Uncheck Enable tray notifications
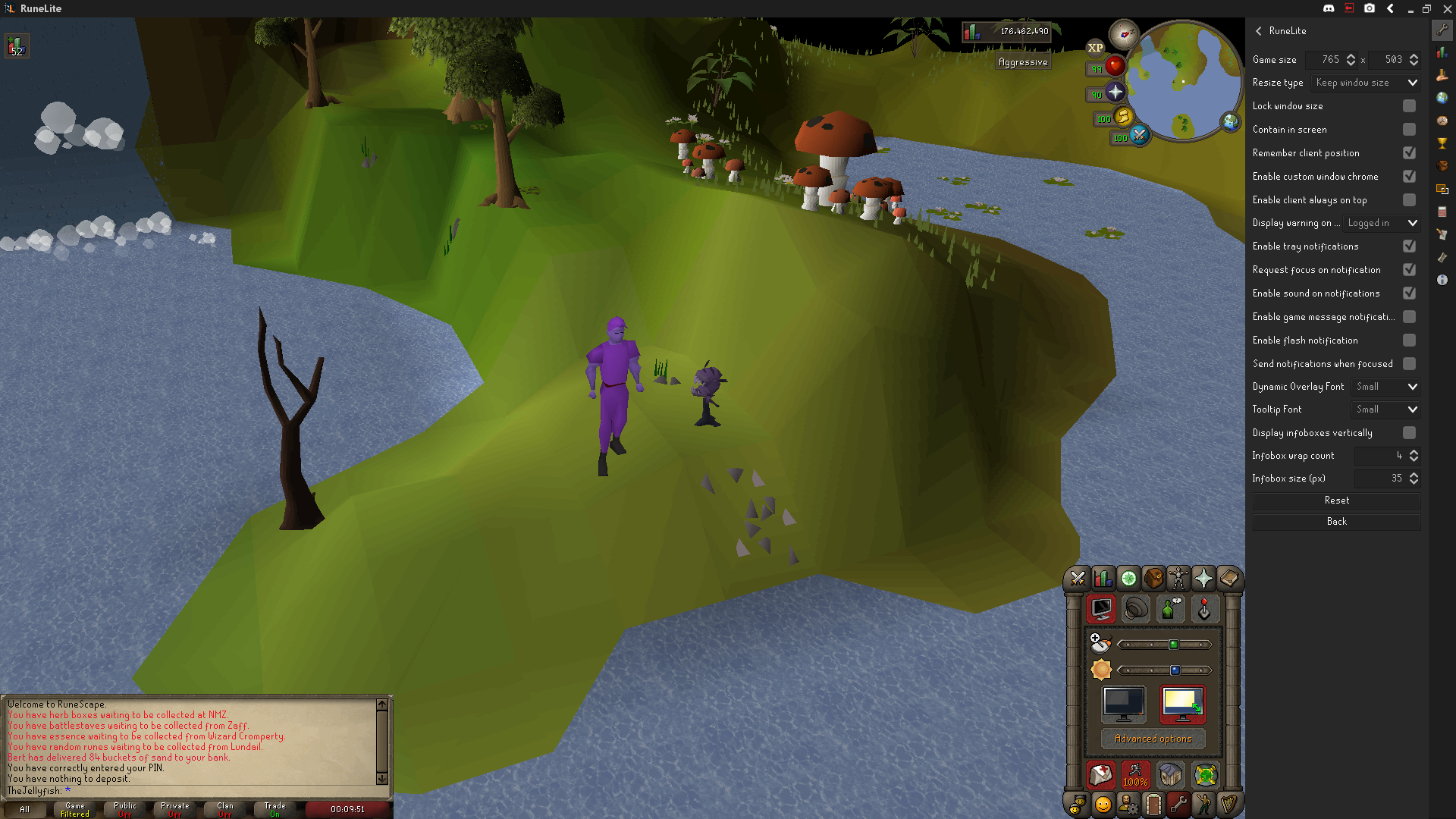 click(1410, 246)
